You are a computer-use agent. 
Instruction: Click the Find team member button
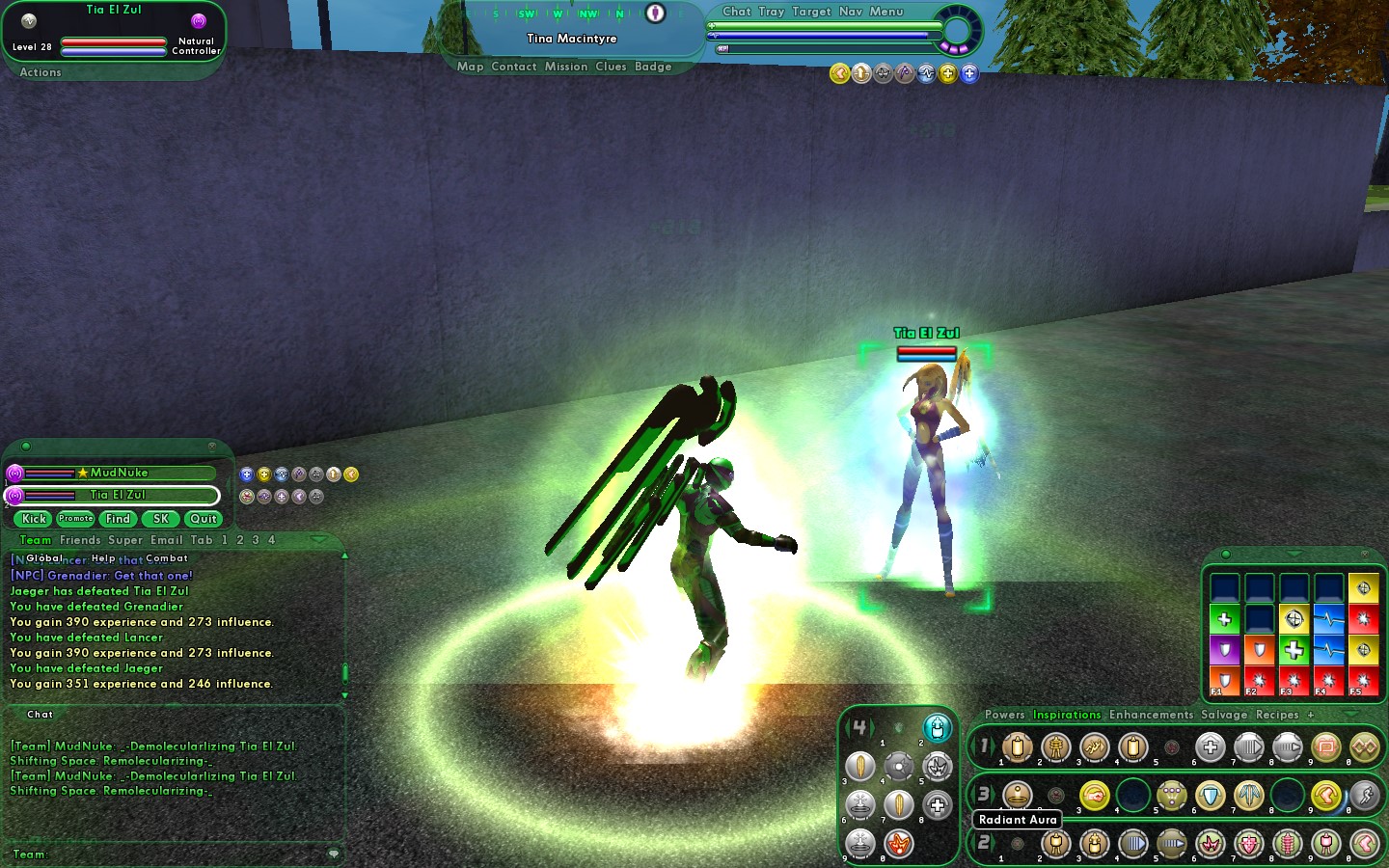[118, 519]
